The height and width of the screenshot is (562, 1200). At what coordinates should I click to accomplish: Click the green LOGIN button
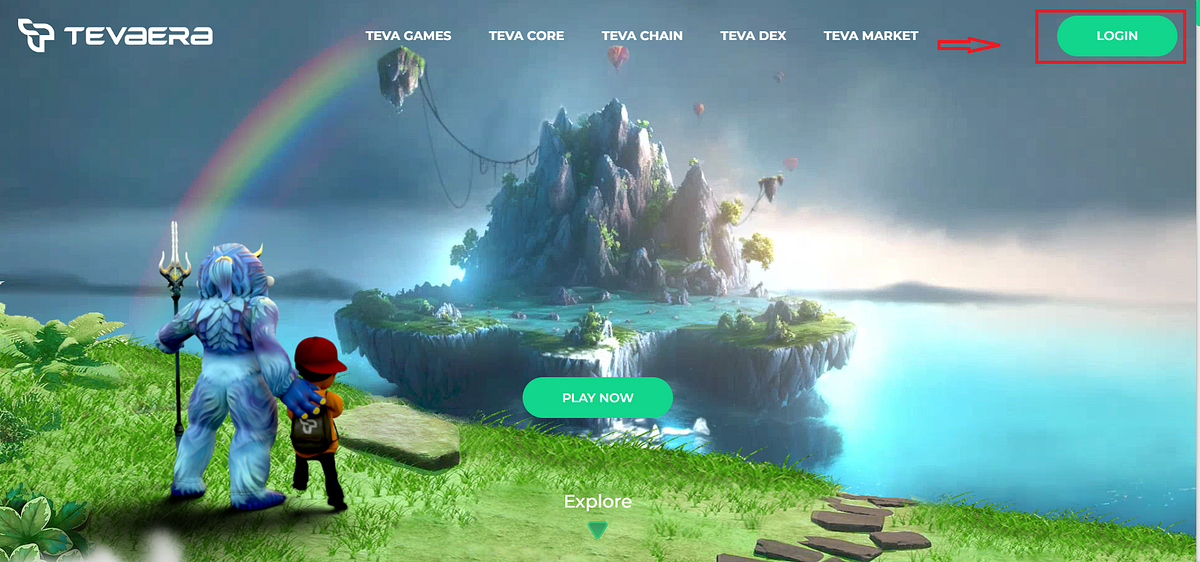[1116, 36]
